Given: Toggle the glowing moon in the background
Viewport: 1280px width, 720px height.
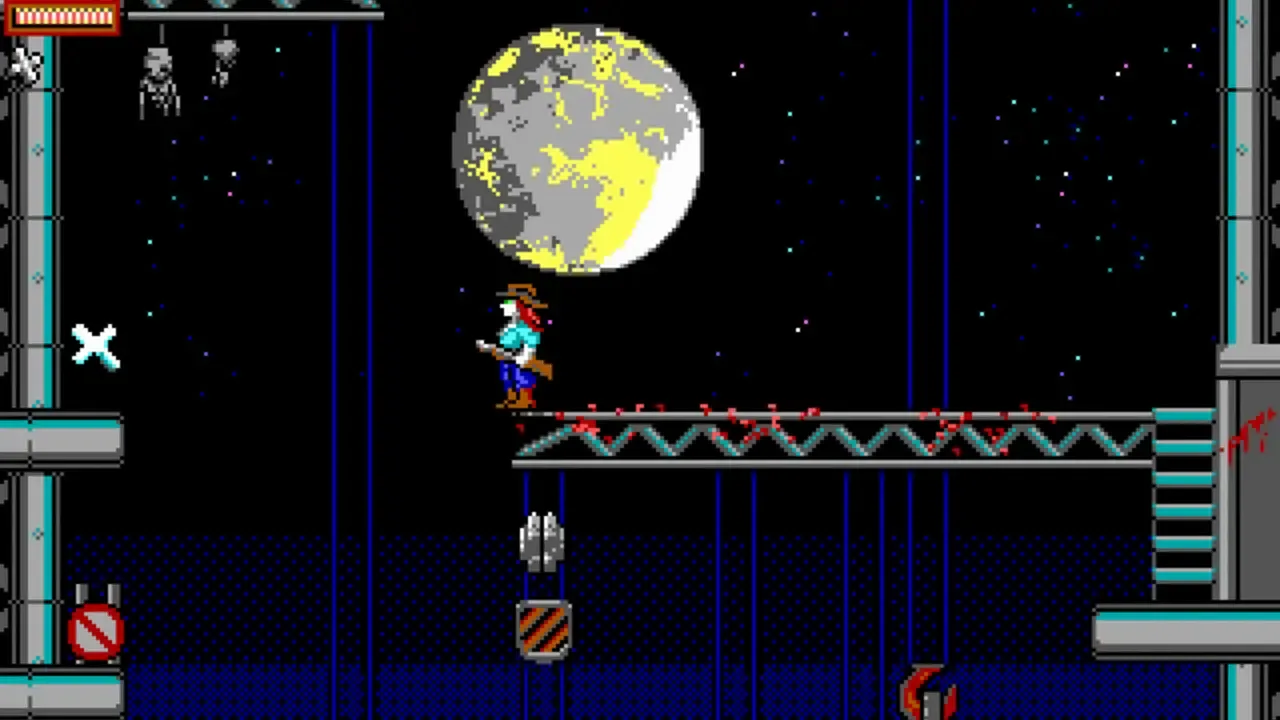Looking at the screenshot, I should pyautogui.click(x=575, y=145).
